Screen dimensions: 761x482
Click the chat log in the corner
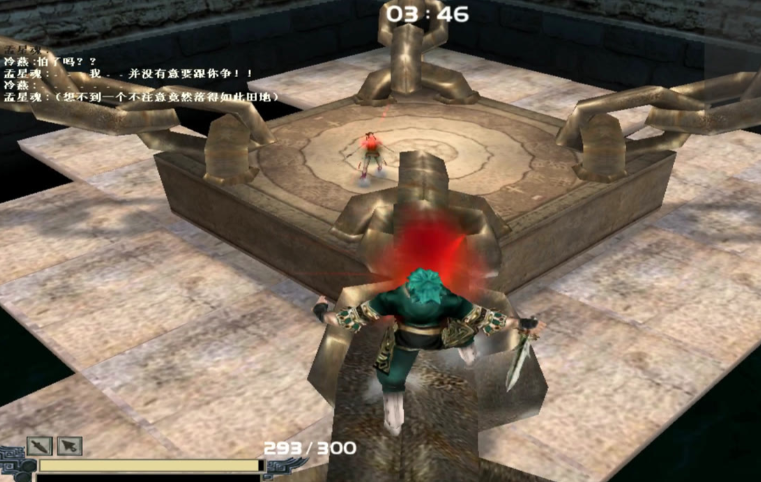[x=140, y=73]
